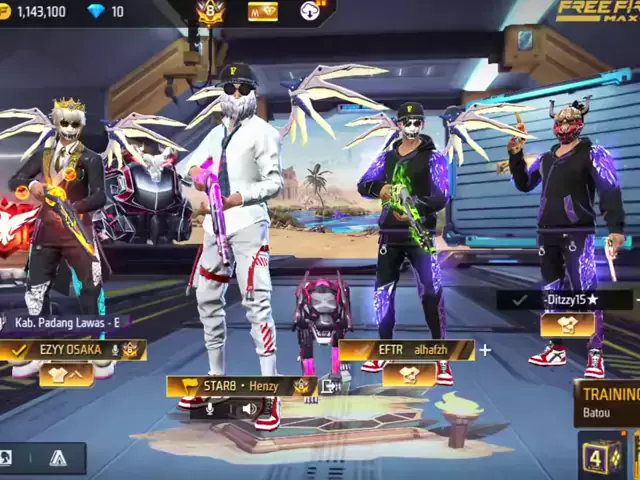Toggle the speaker under STAR8 Henzy
Image resolution: width=640 pixels, height=480 pixels.
pyautogui.click(x=248, y=408)
